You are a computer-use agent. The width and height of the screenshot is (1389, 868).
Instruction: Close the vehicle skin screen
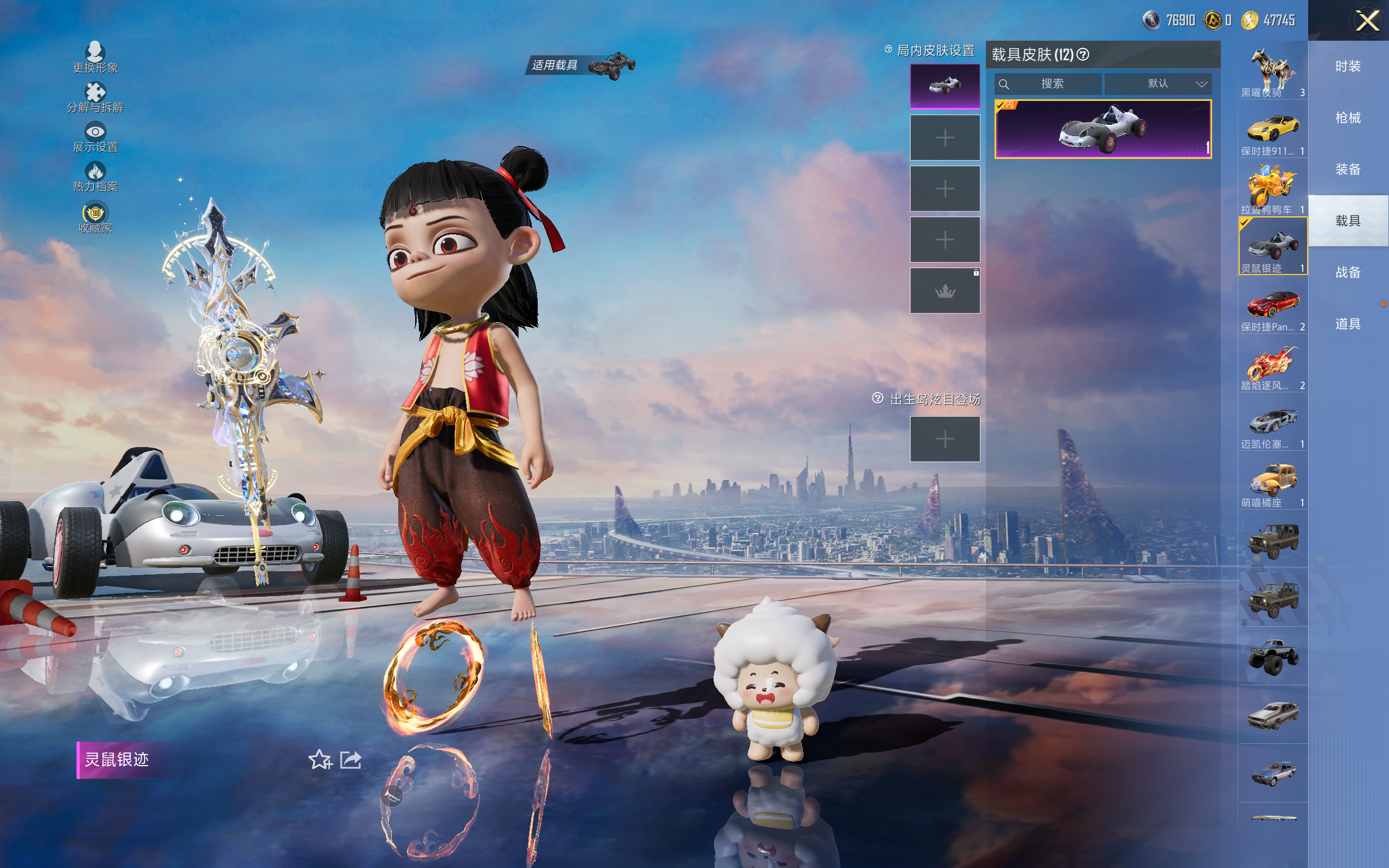point(1367,21)
